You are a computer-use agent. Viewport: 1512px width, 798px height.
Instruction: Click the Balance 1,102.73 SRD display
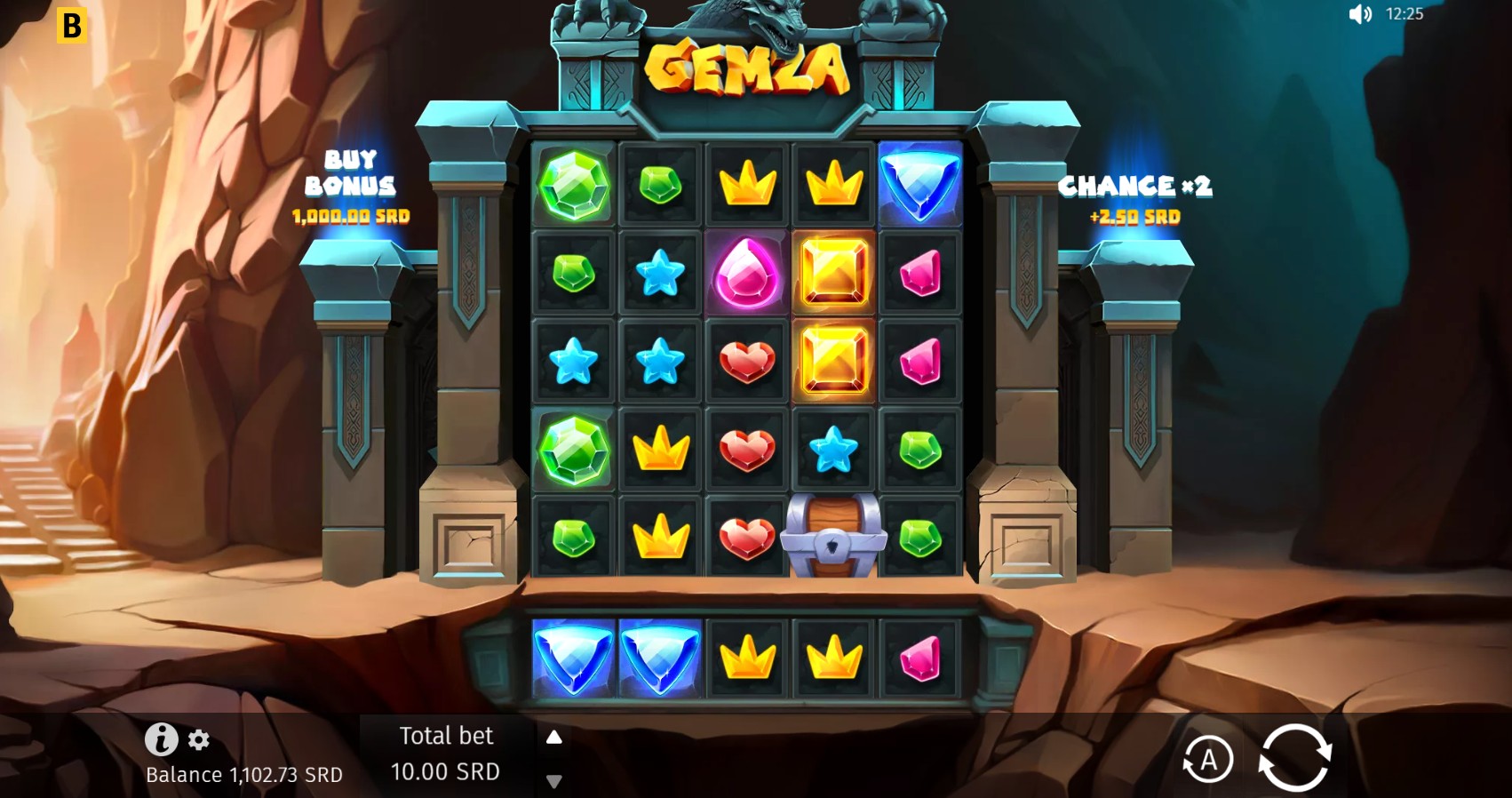(243, 774)
